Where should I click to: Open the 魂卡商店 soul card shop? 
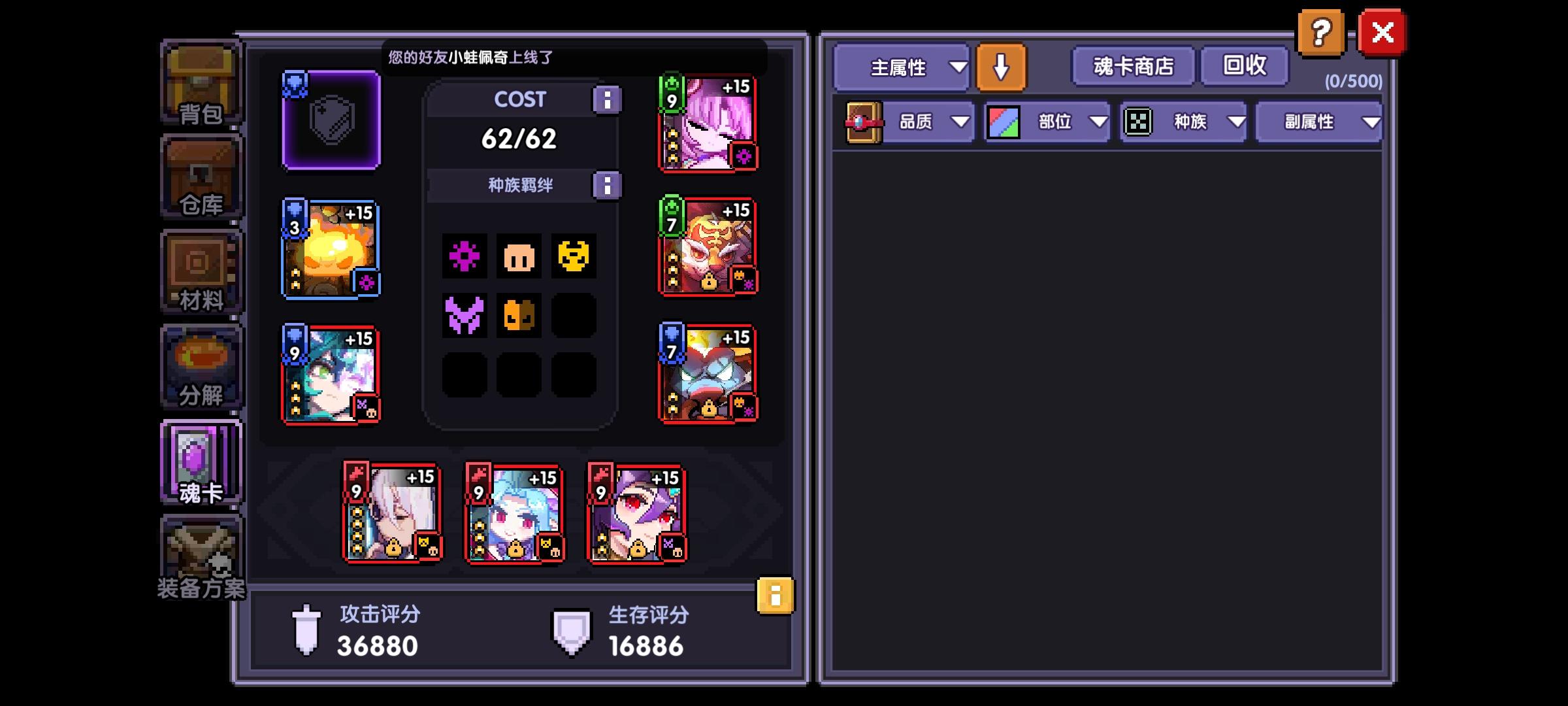point(1132,65)
